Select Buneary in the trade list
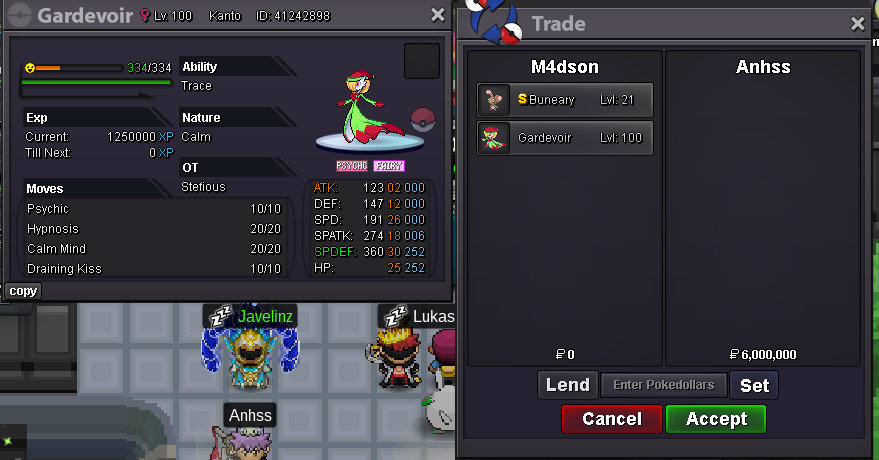The width and height of the screenshot is (879, 460). point(565,99)
